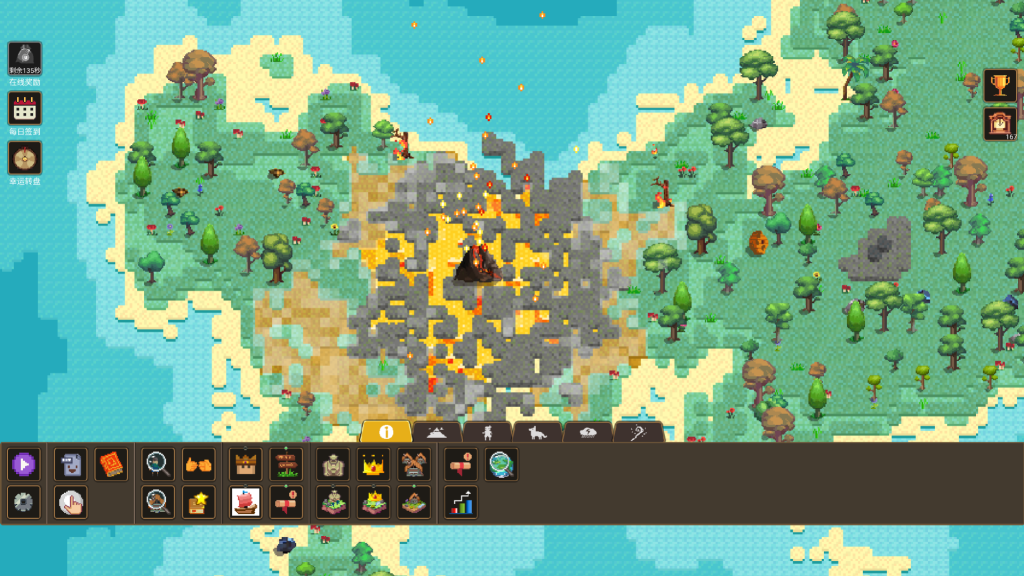The image size is (1024, 576).
Task: Click the purple play button
Action: coord(24,464)
